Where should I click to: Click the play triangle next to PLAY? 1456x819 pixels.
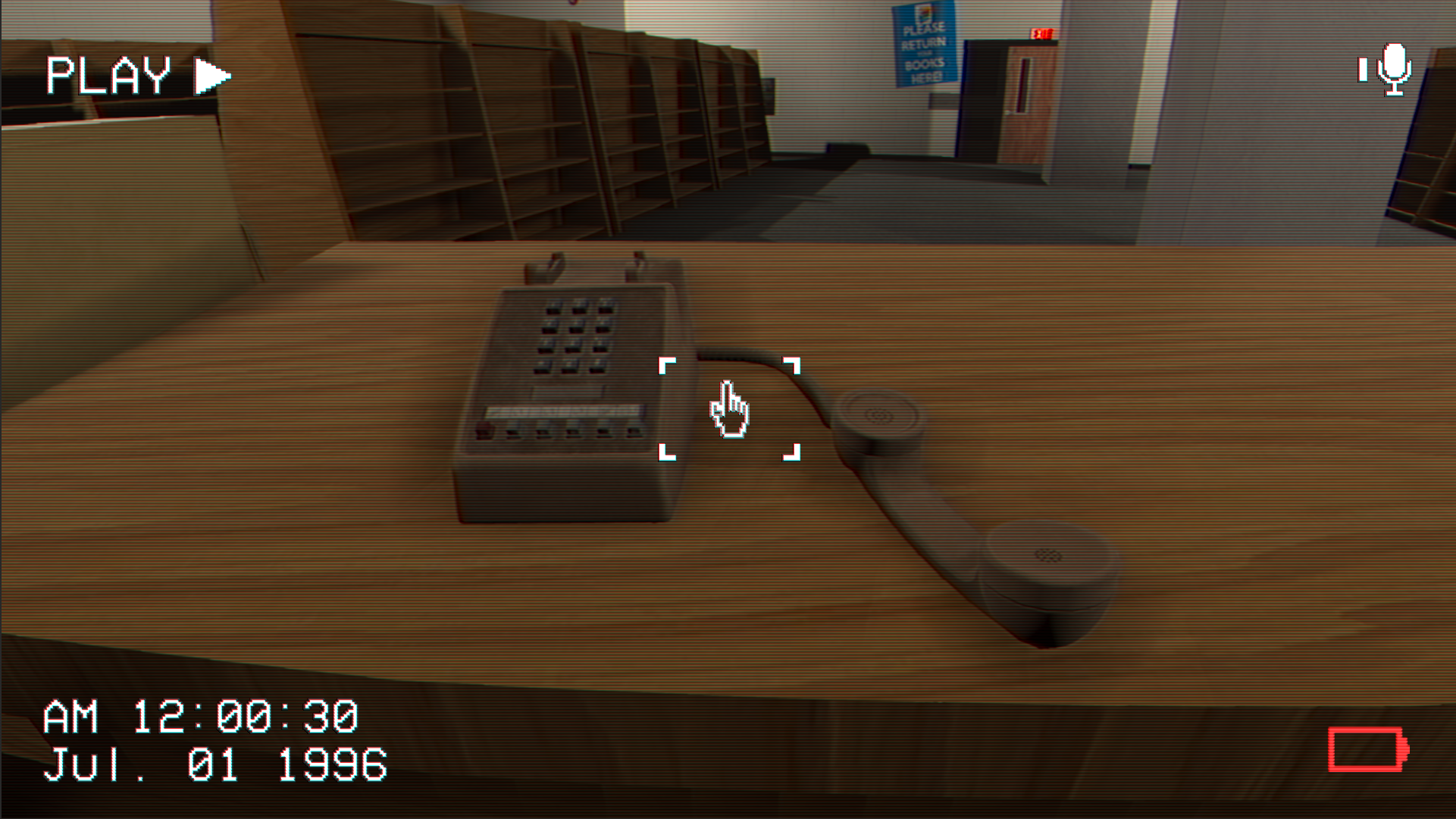tap(211, 73)
